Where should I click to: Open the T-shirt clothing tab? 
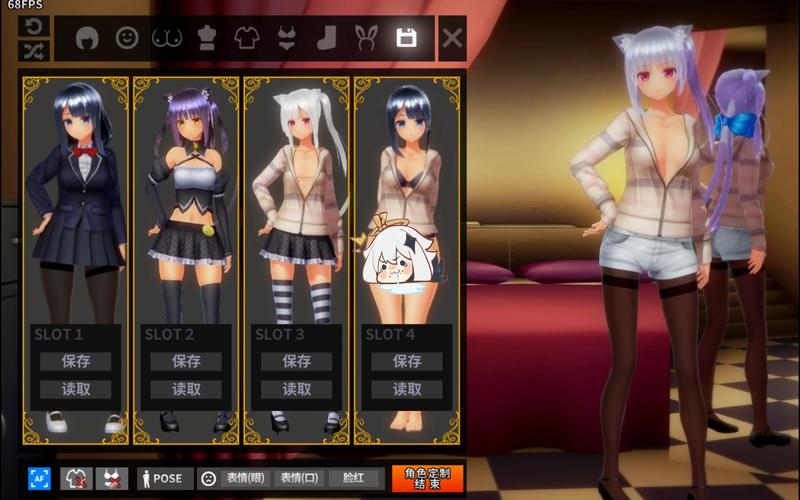tap(246, 38)
